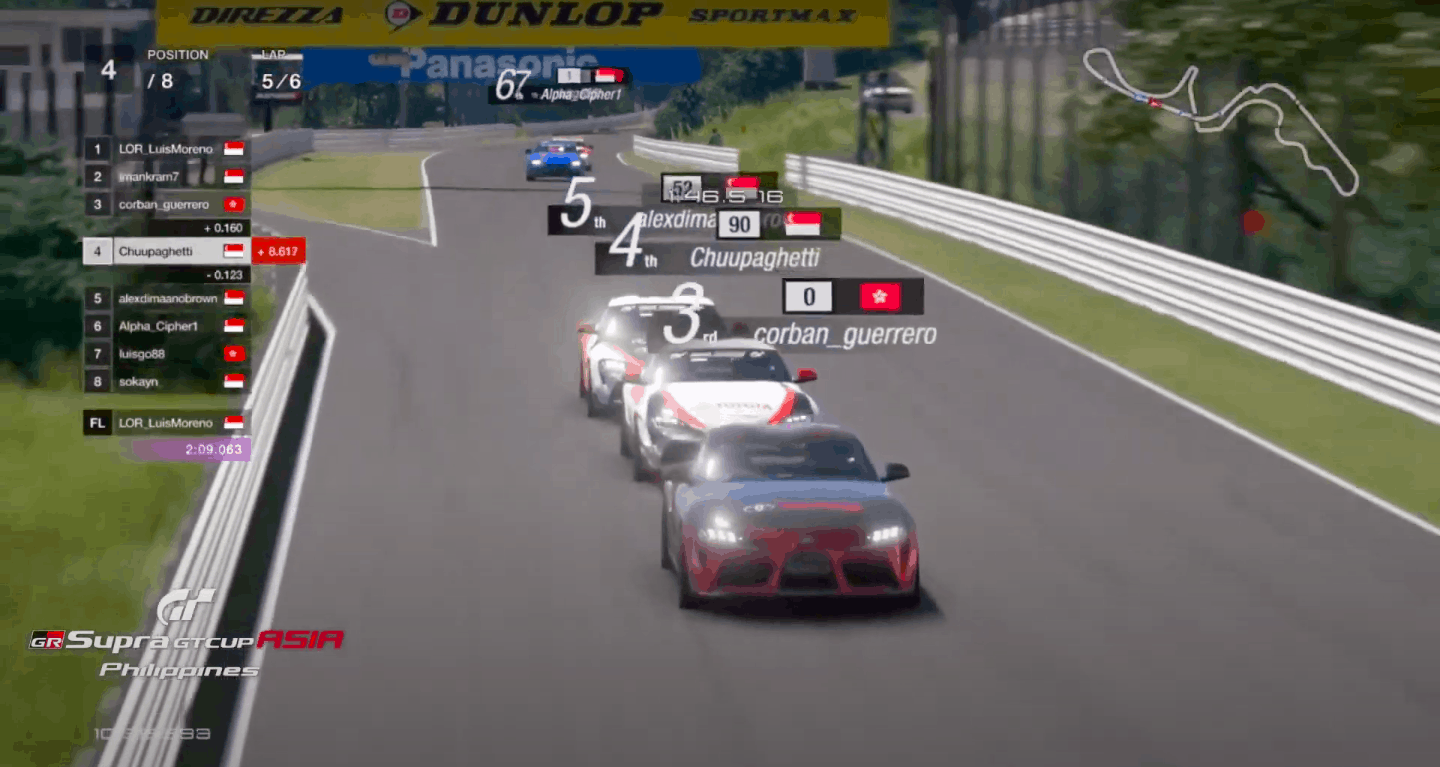Screen dimensions: 1440x767
Task: Pick alexdimaanobrown in the standings list
Action: [167, 298]
